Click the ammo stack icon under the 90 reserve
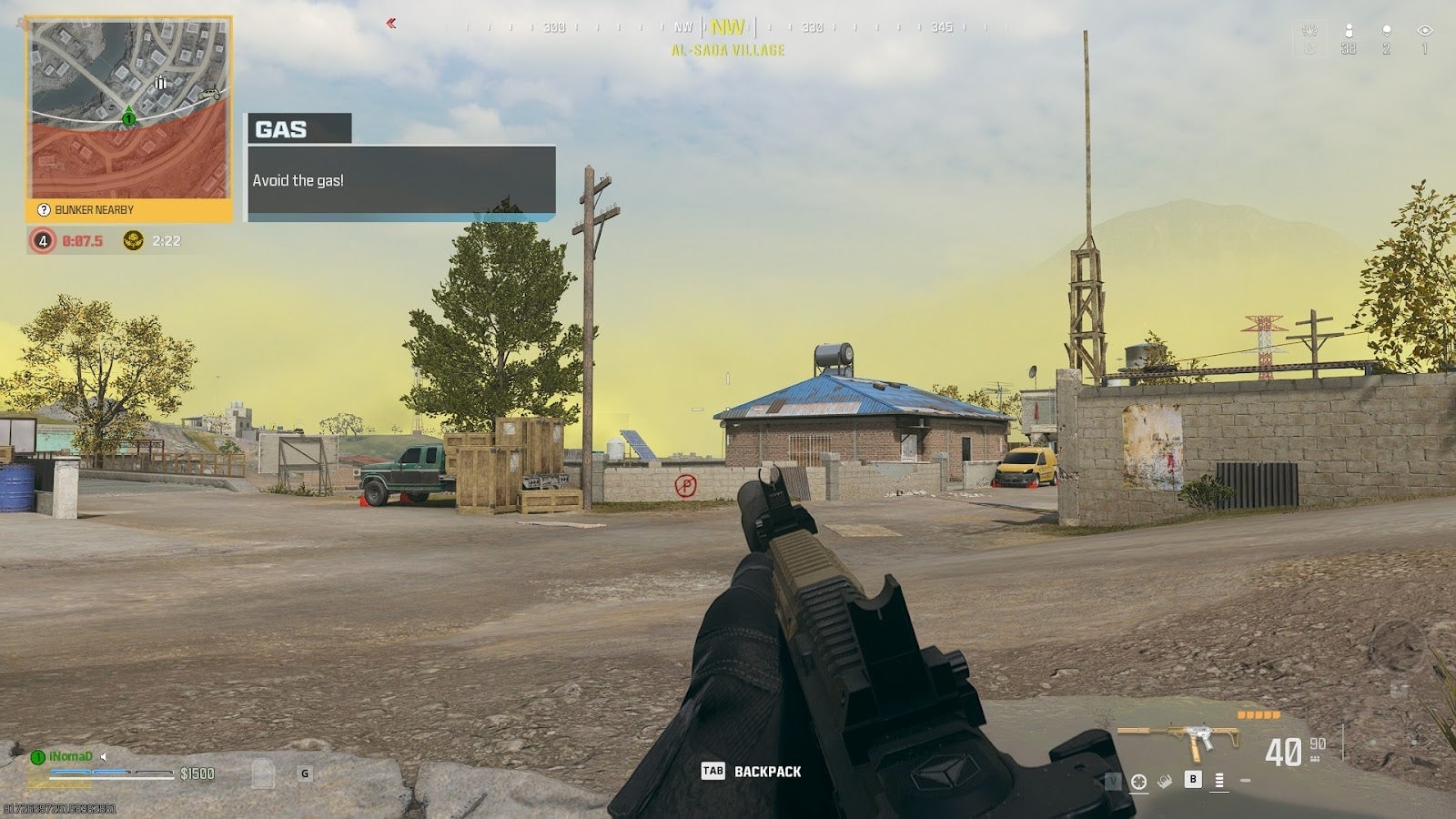Viewport: 1456px width, 819px height. [1314, 759]
